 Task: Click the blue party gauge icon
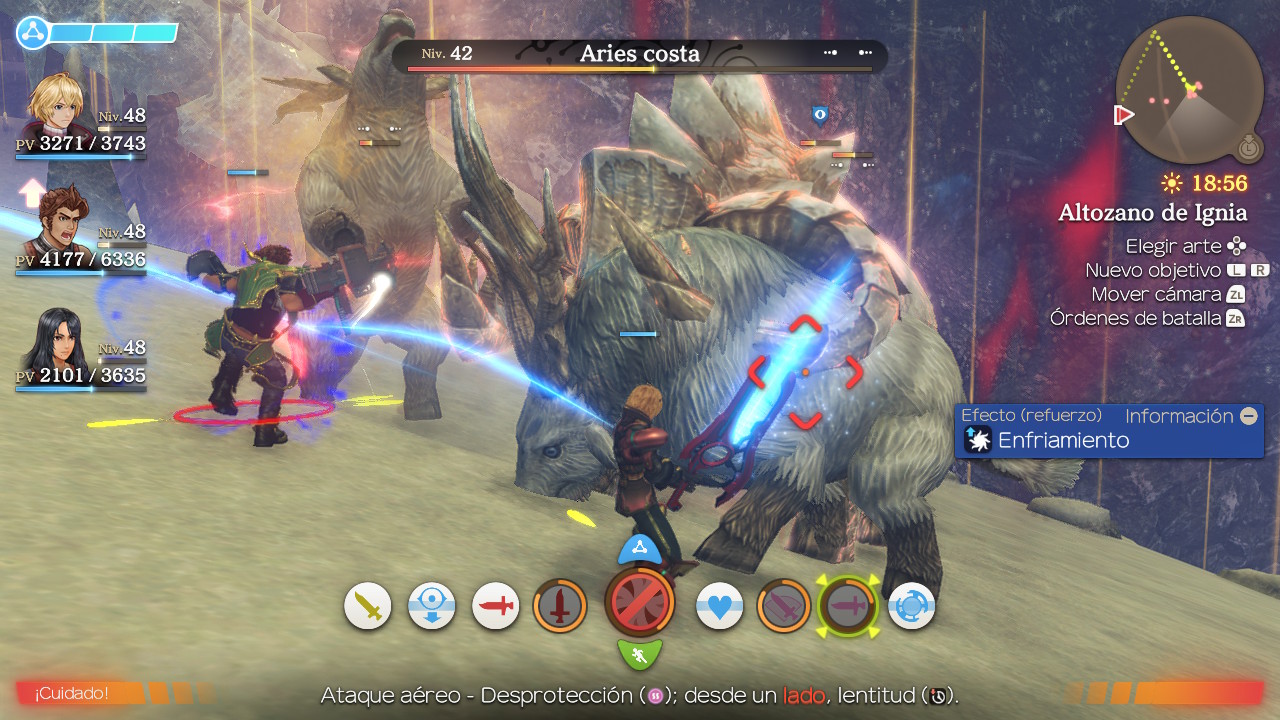point(33,33)
